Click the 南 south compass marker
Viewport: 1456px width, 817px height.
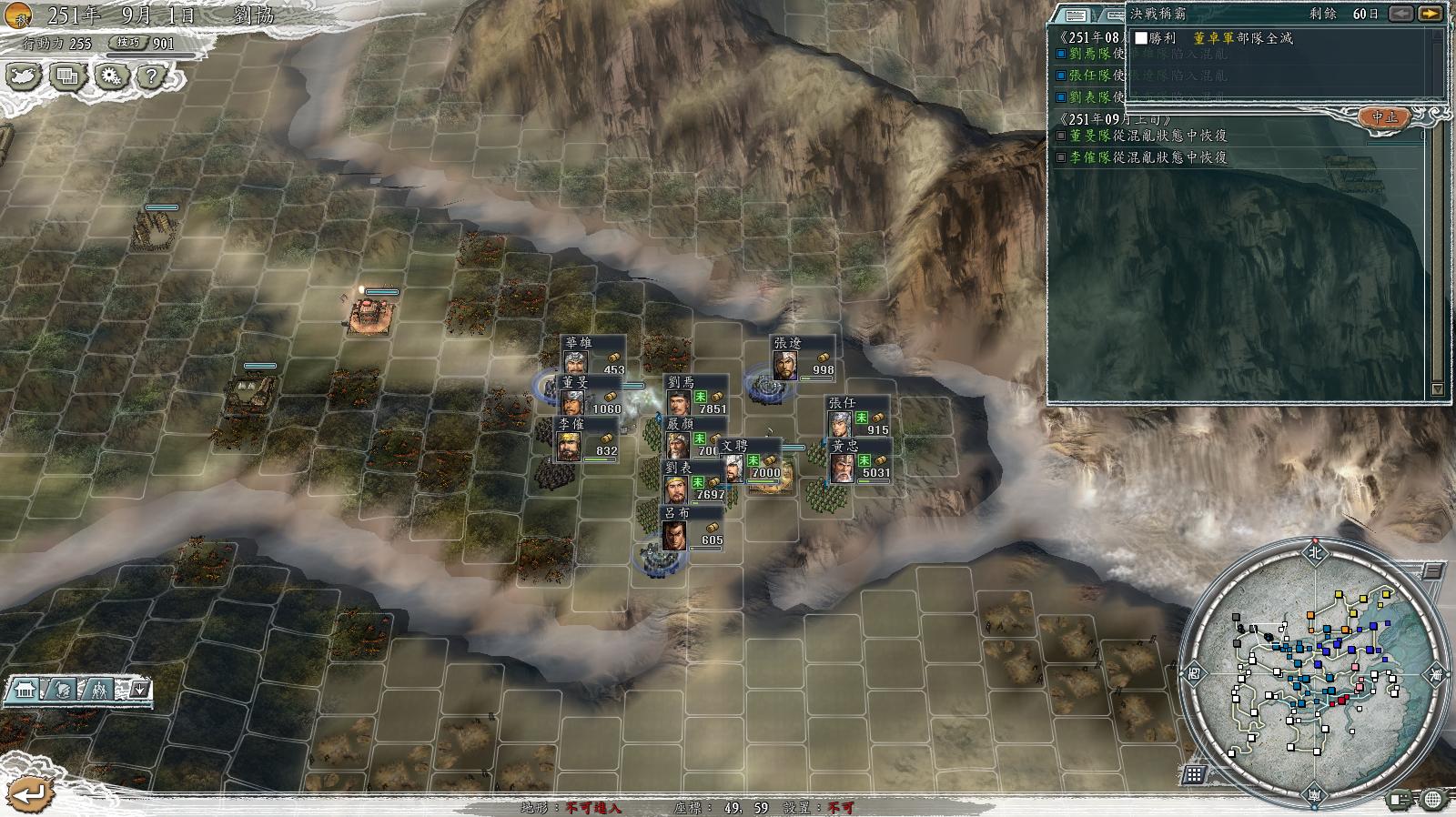click(1315, 796)
